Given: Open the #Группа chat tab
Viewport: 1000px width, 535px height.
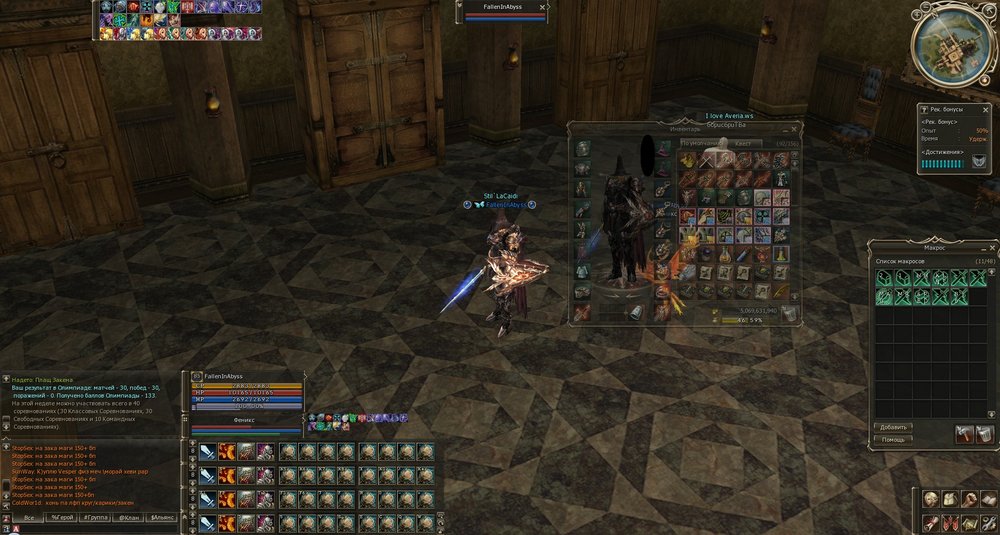Looking at the screenshot, I should pyautogui.click(x=96, y=518).
